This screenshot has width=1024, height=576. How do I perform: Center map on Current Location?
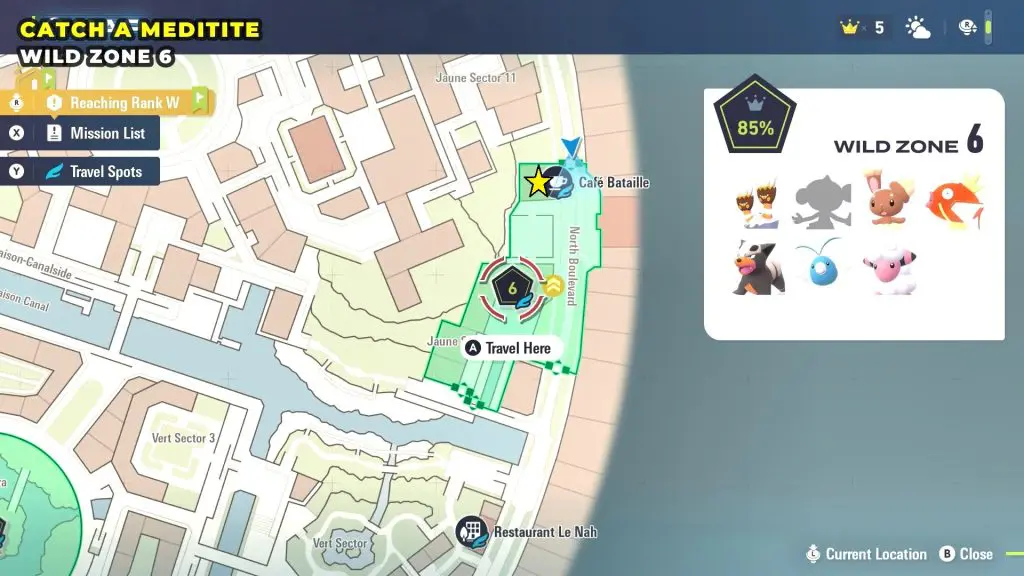point(866,554)
